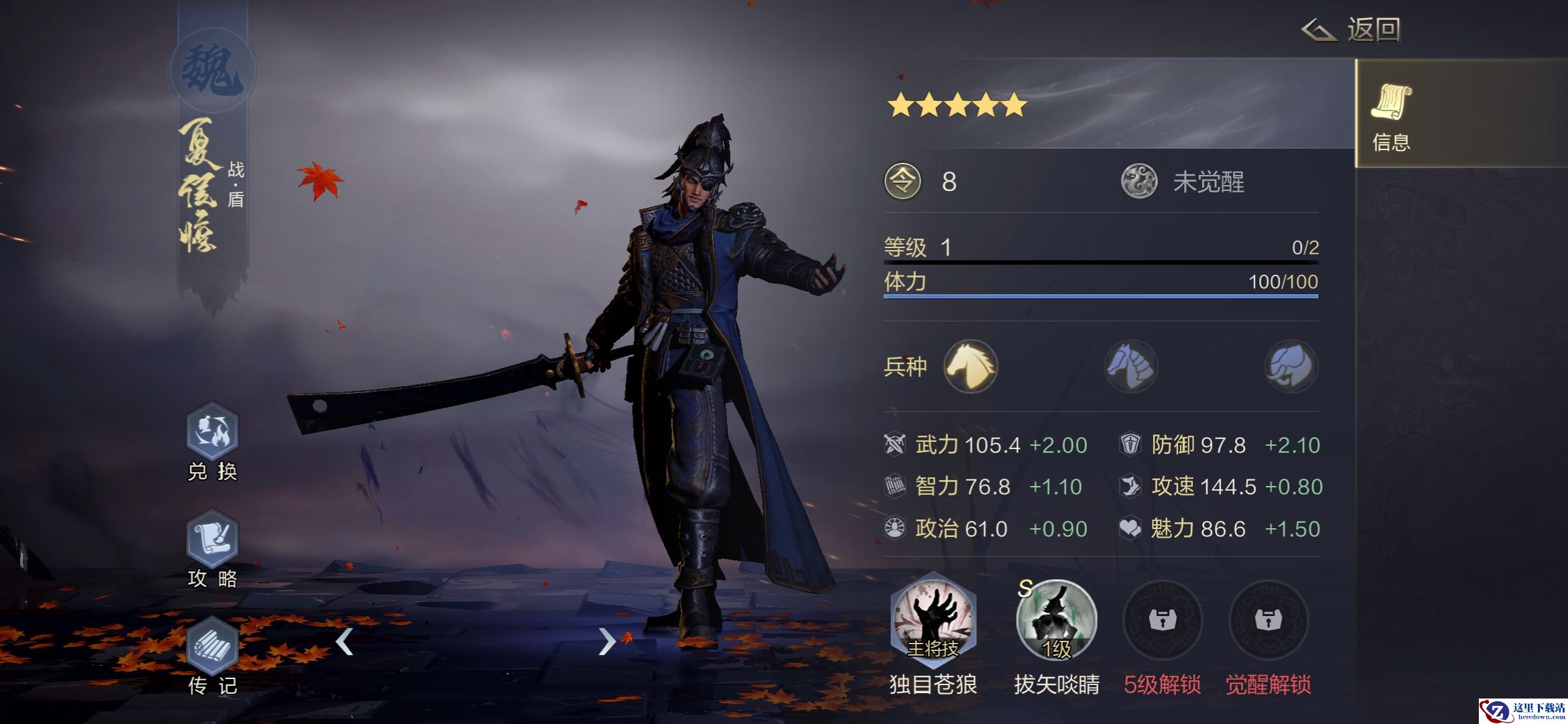View the 传记 biography
This screenshot has height=724, width=1568.
[212, 648]
